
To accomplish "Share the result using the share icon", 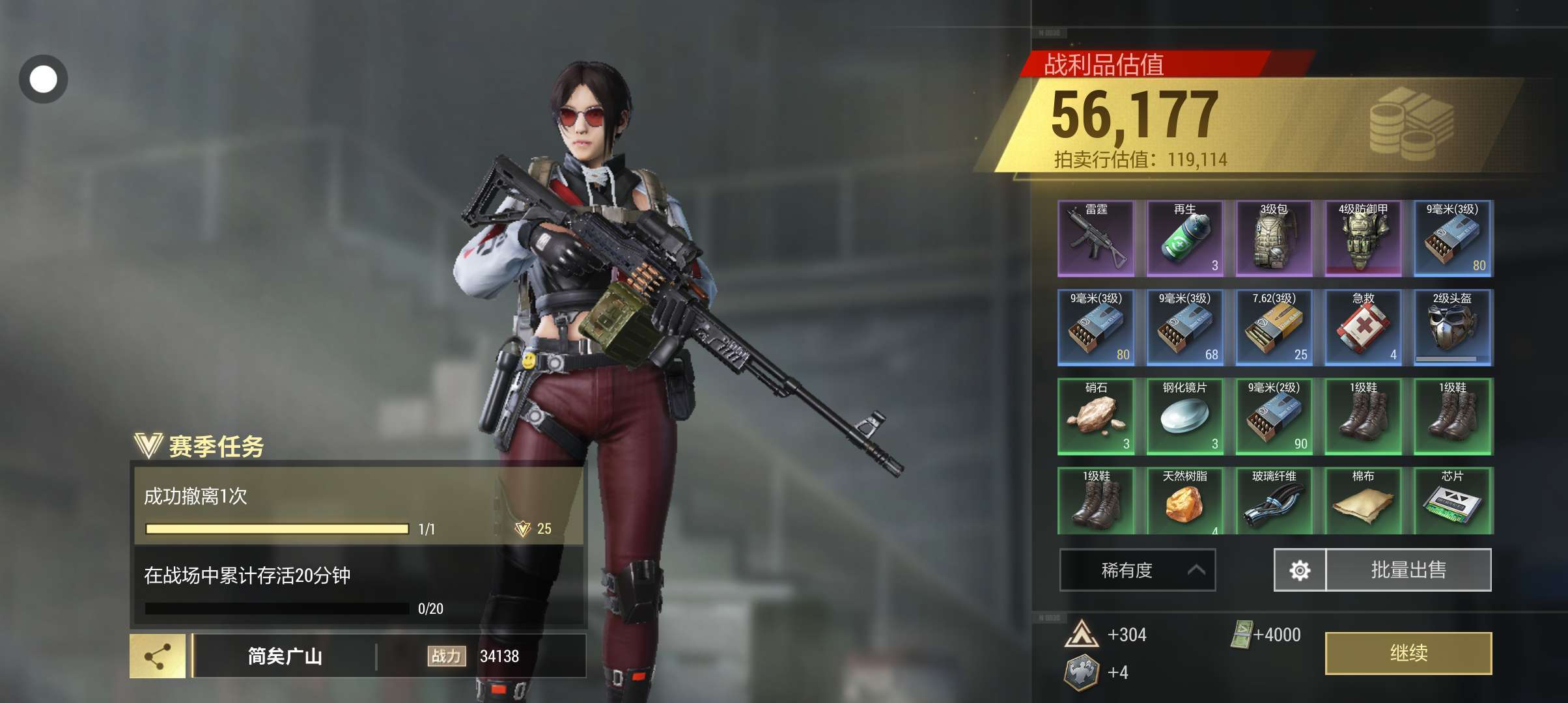I will pos(157,656).
